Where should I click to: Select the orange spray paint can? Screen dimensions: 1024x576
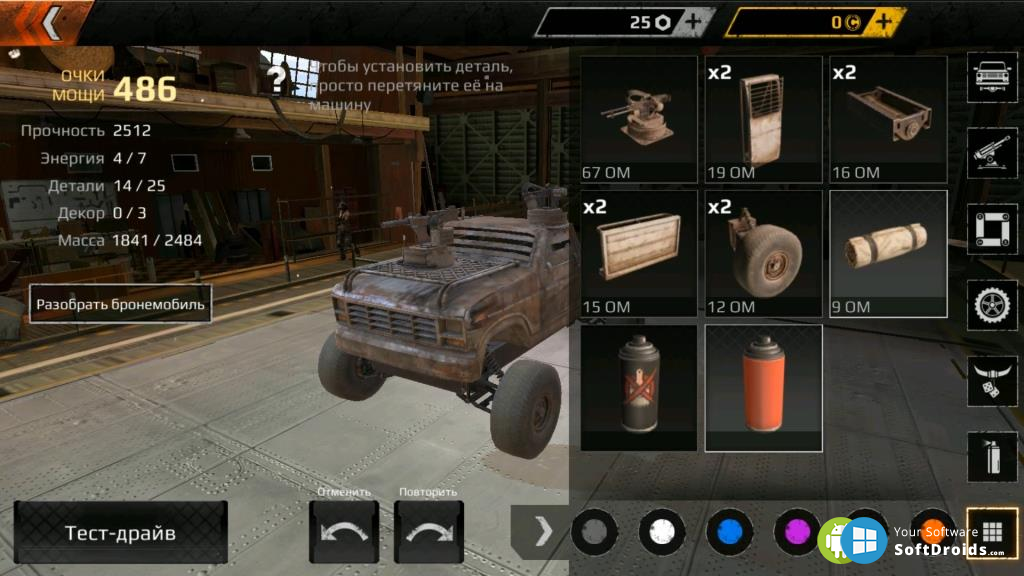pos(763,387)
